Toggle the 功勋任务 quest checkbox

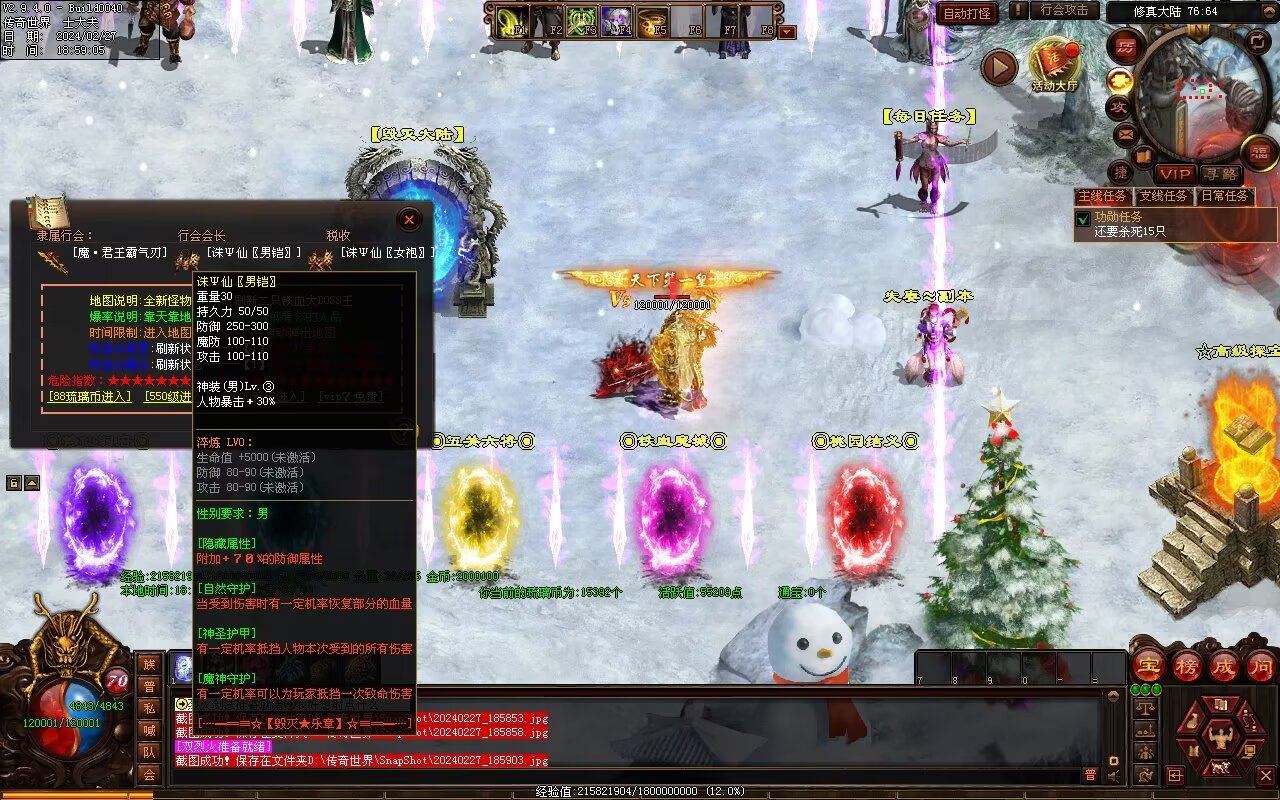(x=1082, y=218)
